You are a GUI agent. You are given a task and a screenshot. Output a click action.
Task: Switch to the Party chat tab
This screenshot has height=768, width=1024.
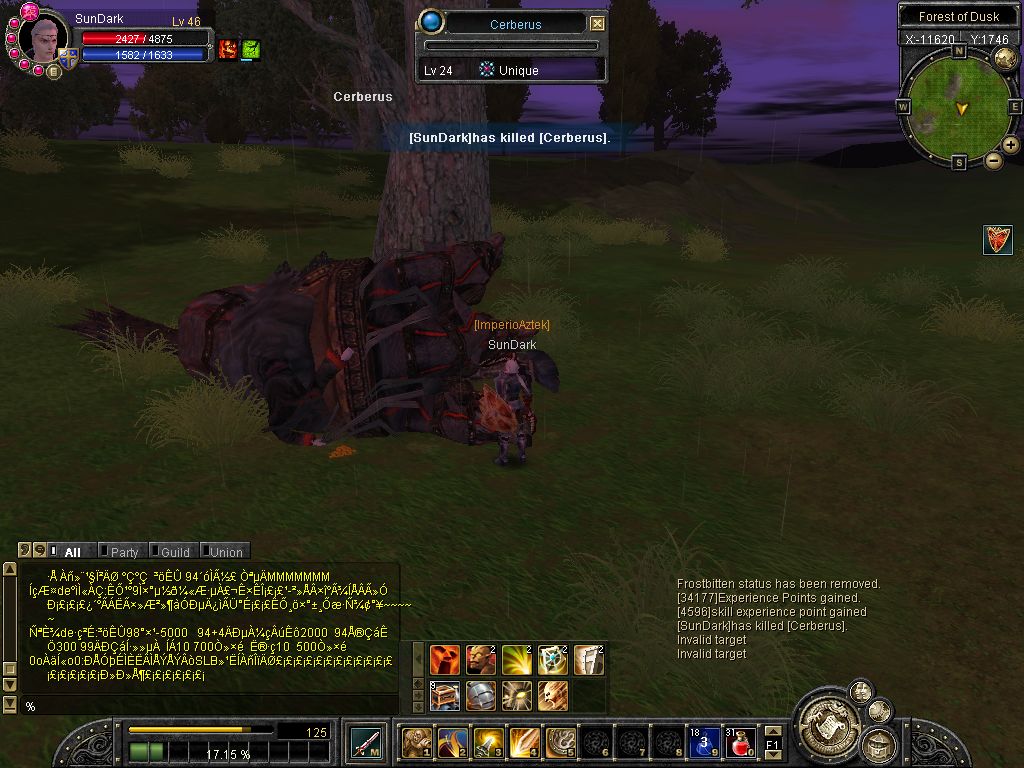(x=124, y=551)
